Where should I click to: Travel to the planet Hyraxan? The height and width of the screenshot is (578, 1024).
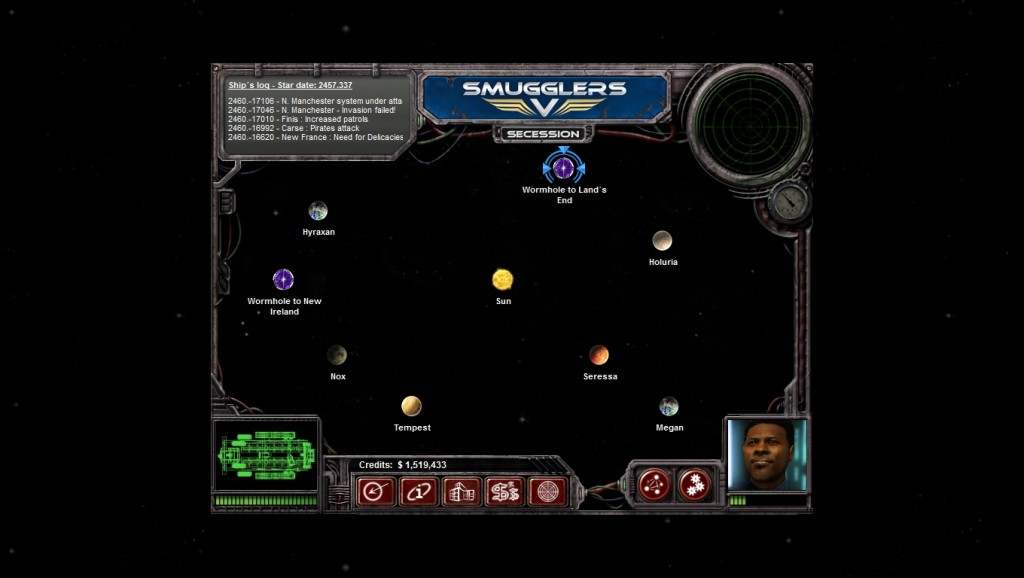(318, 211)
